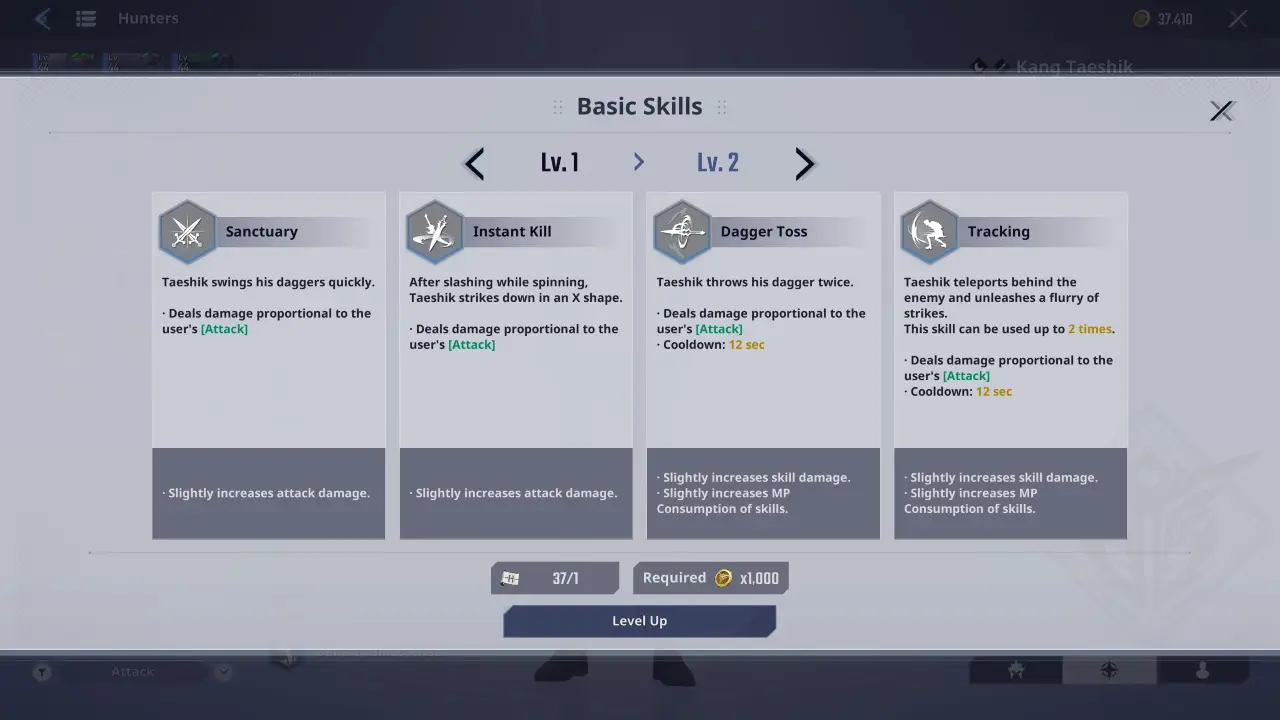The image size is (1280, 720).
Task: Select the Sanctuary skill icon
Action: coord(187,229)
